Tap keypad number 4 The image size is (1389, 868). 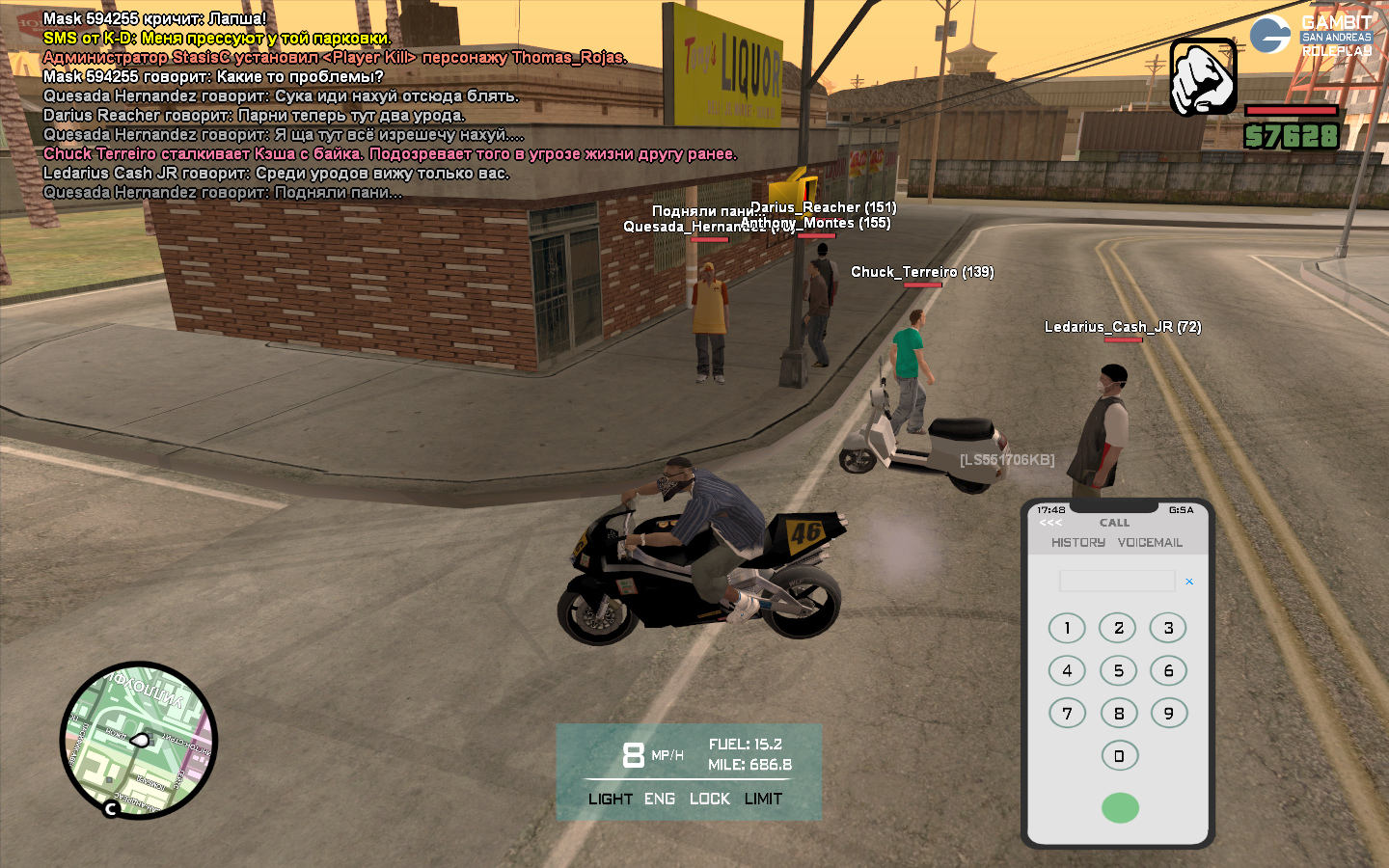(1067, 670)
